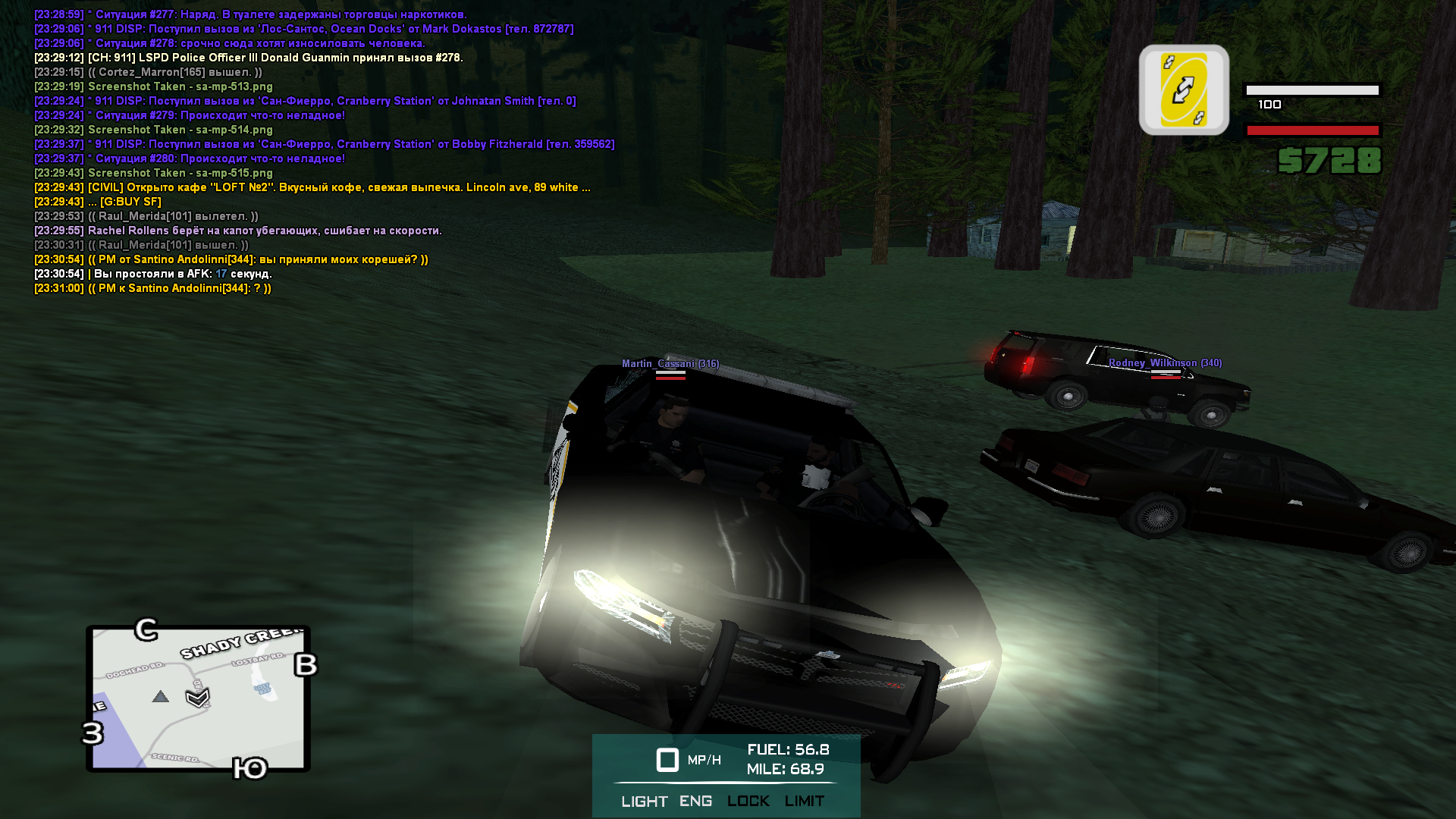The height and width of the screenshot is (819, 1456).
Task: Select the player arrow marker on minimap
Action: 197,697
